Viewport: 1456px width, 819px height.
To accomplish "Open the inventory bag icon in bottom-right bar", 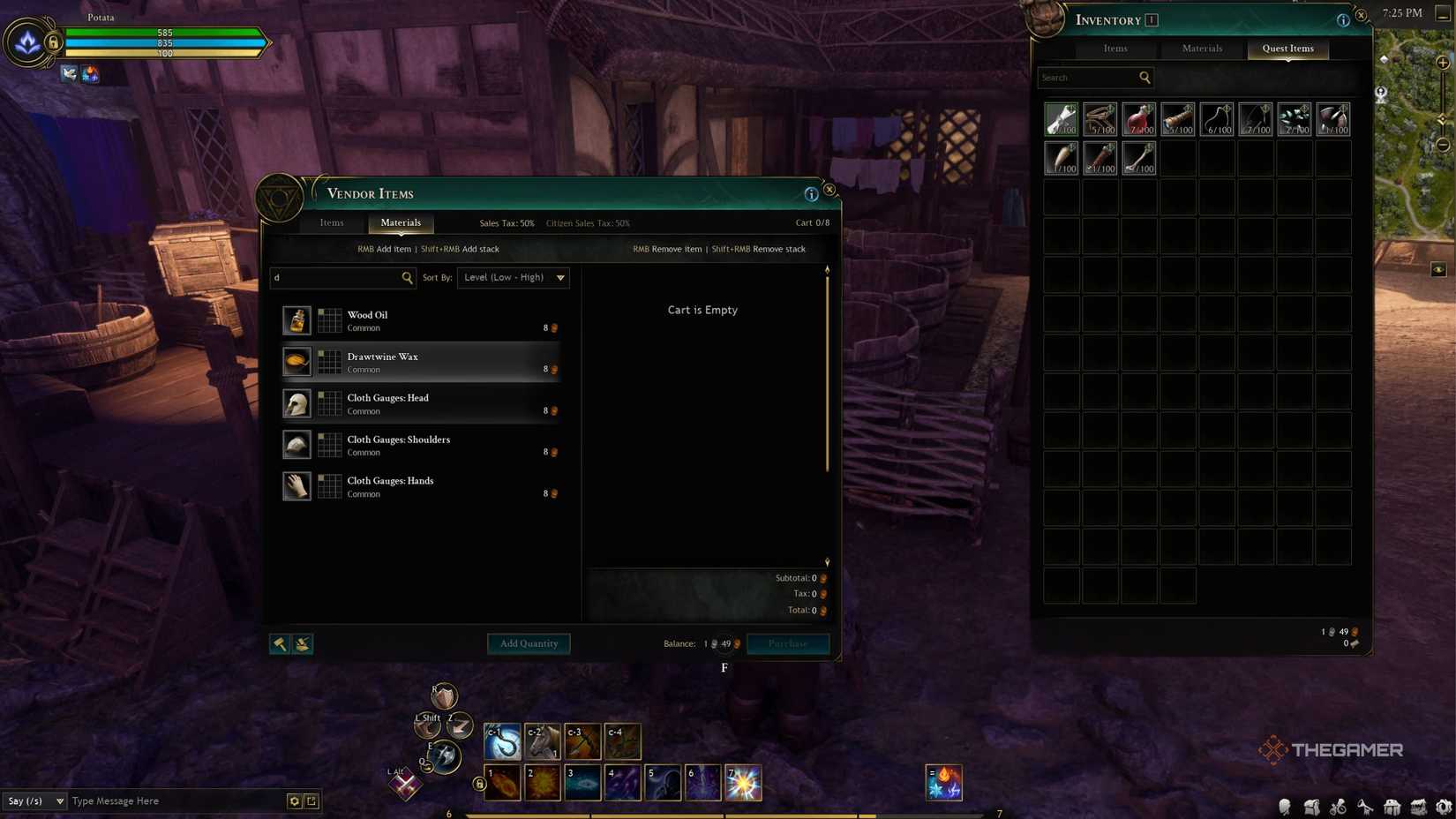I will [1310, 806].
